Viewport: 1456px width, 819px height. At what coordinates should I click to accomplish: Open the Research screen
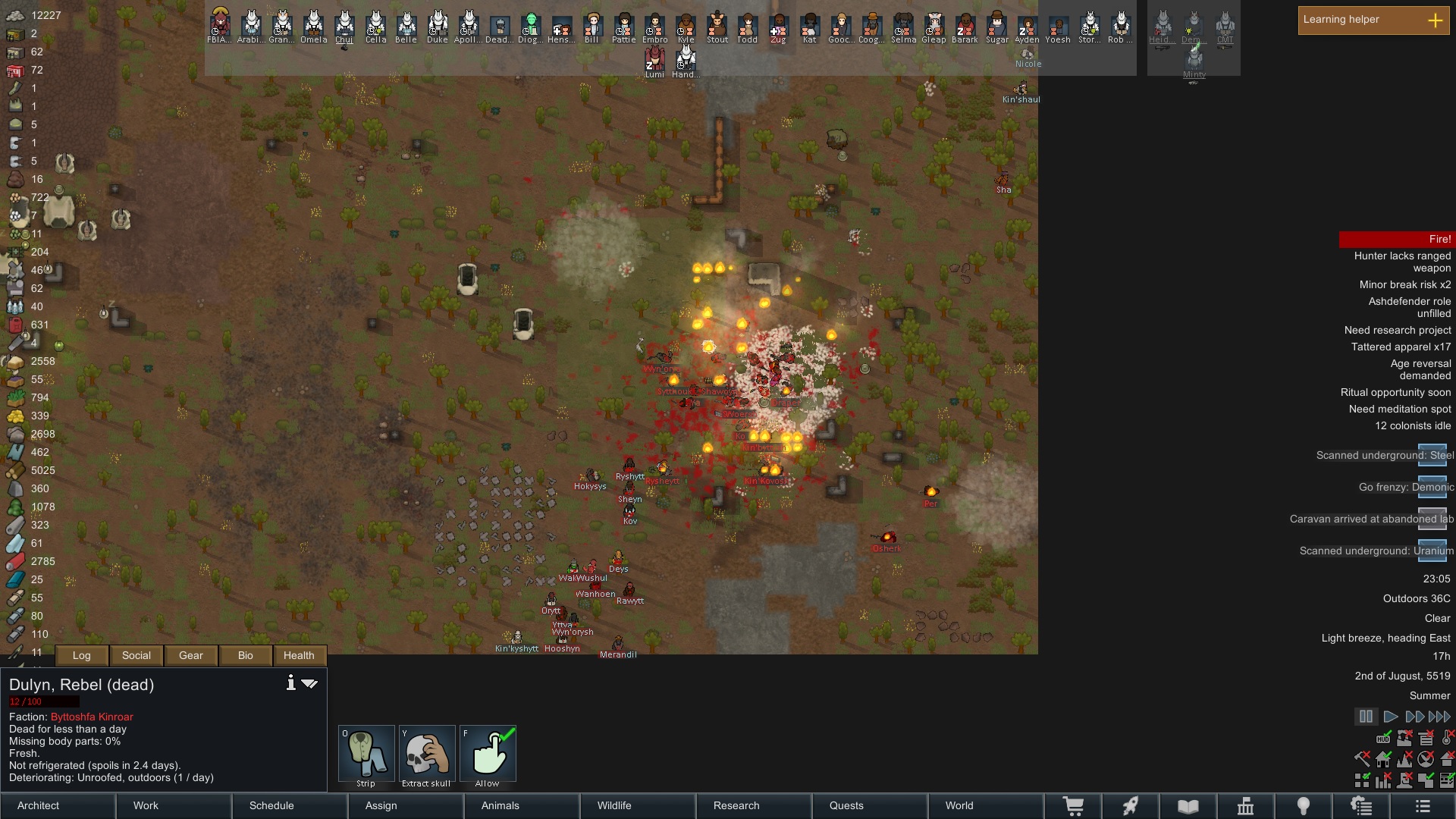tap(754, 805)
